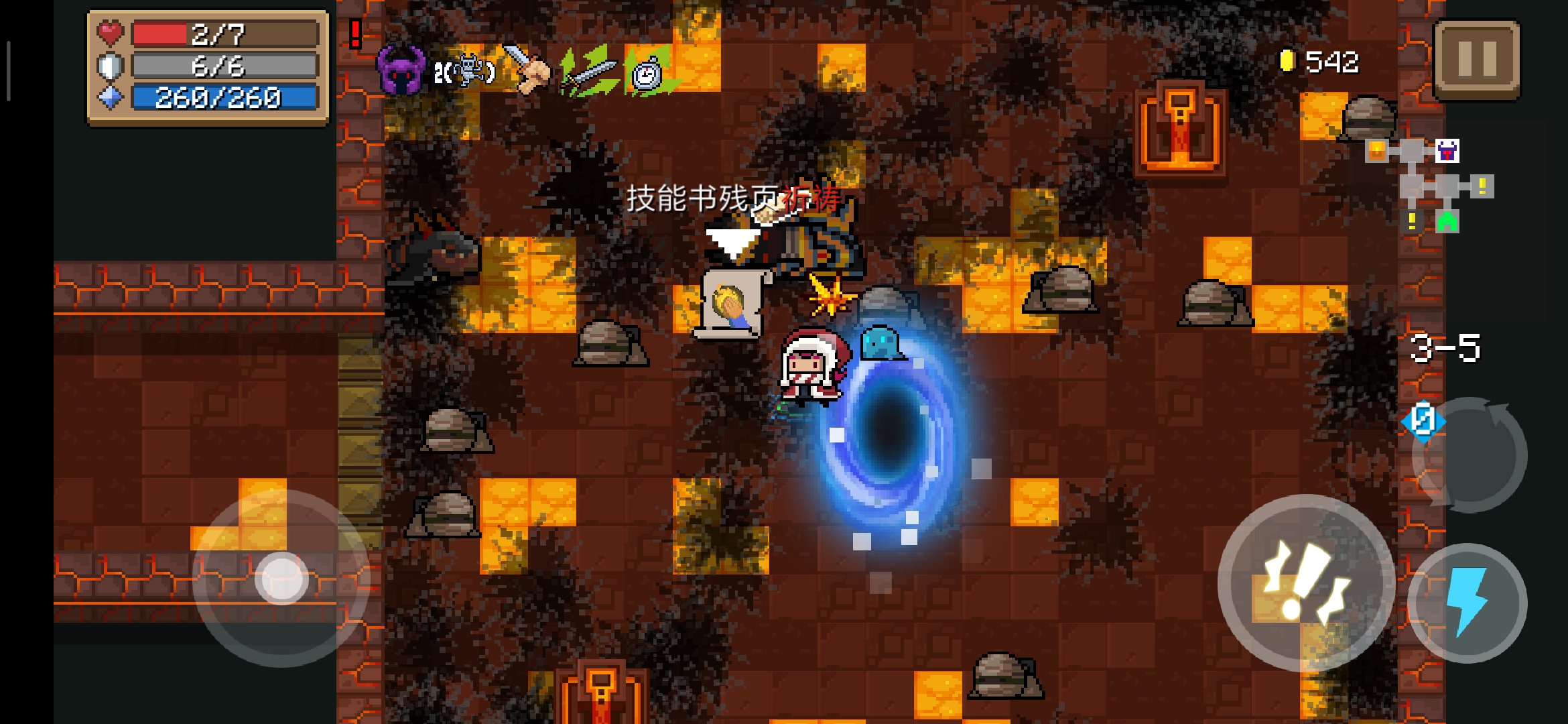Check the sword-and-fist buff icon

pos(527,69)
